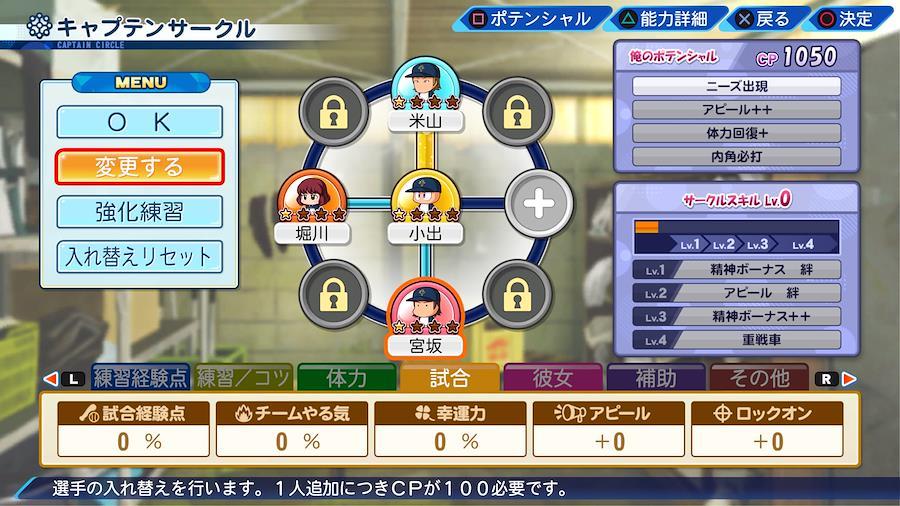Click the 内角必打 potential entry
This screenshot has height=506, width=900.
point(736,156)
